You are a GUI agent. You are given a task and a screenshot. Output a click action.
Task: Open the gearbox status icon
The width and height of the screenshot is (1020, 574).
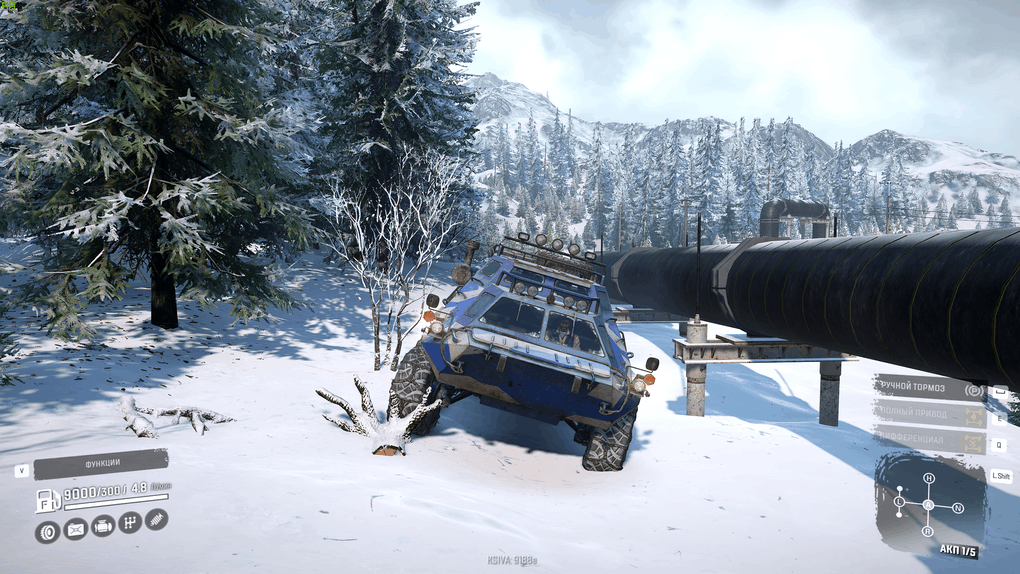(130, 522)
